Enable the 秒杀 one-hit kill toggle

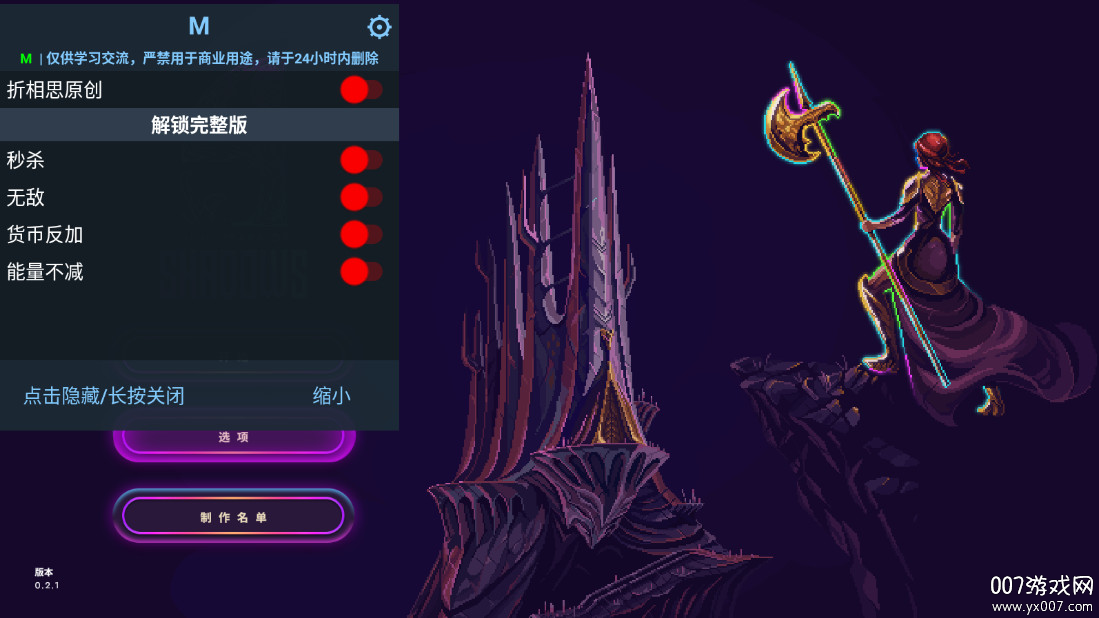pyautogui.click(x=360, y=160)
